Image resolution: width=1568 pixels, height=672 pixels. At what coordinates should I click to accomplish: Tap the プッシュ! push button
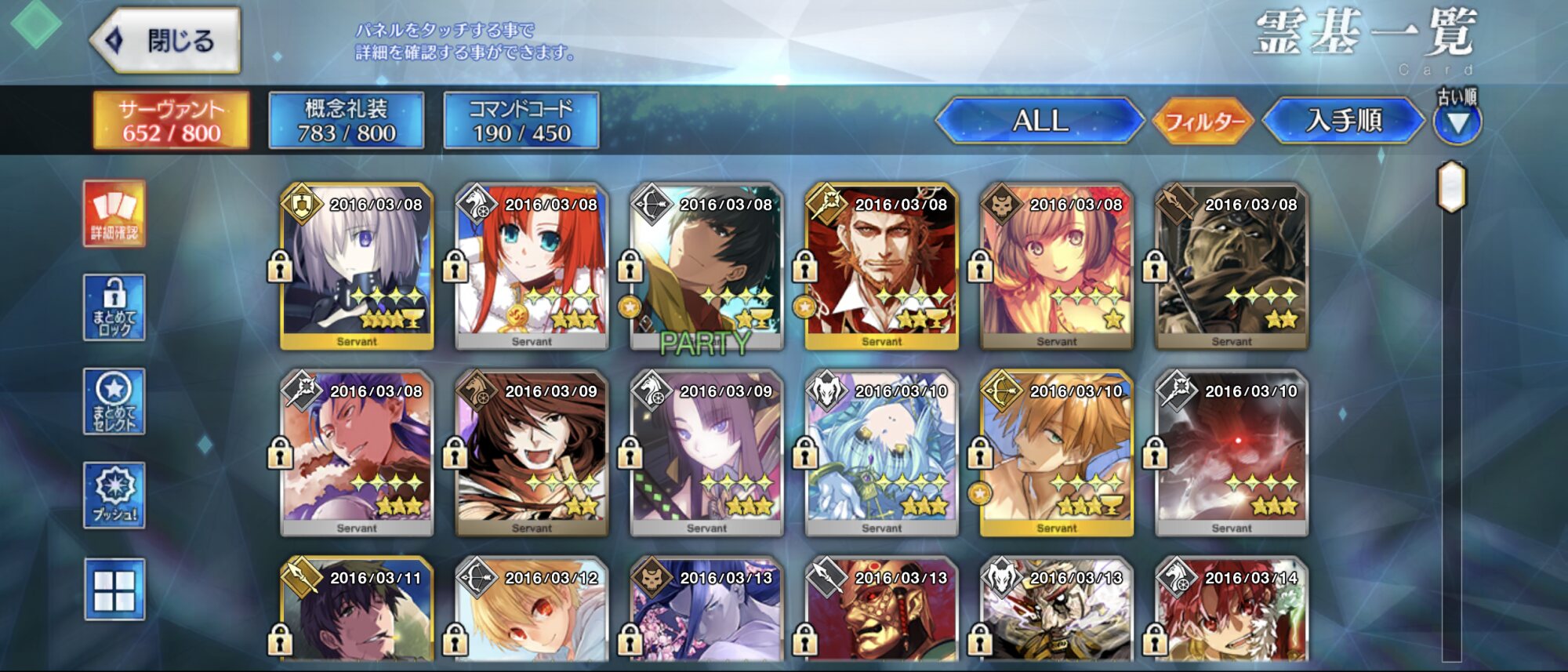pos(114,495)
